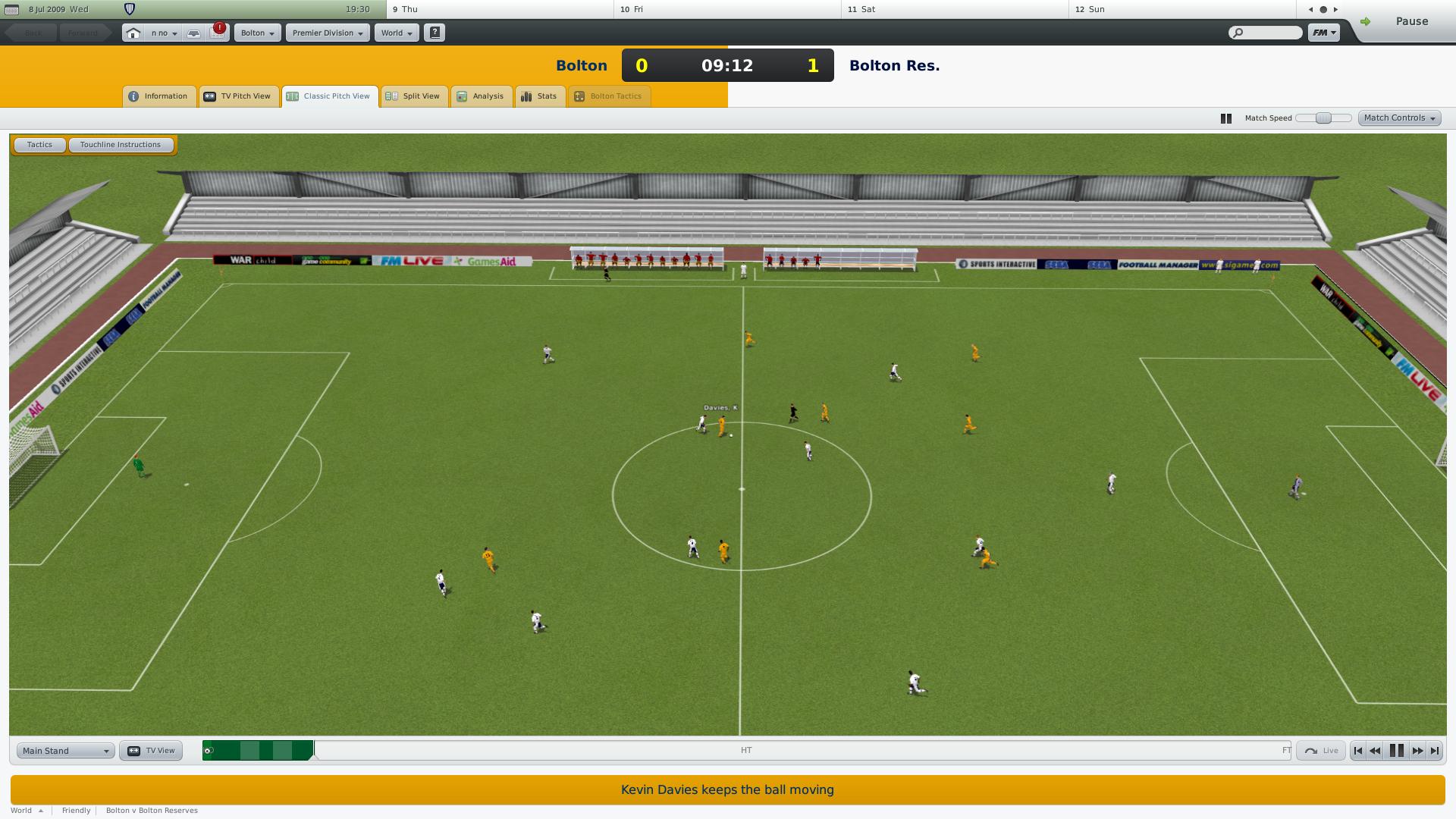Click the search field in top bar
The image size is (1456, 819).
coord(1265,33)
